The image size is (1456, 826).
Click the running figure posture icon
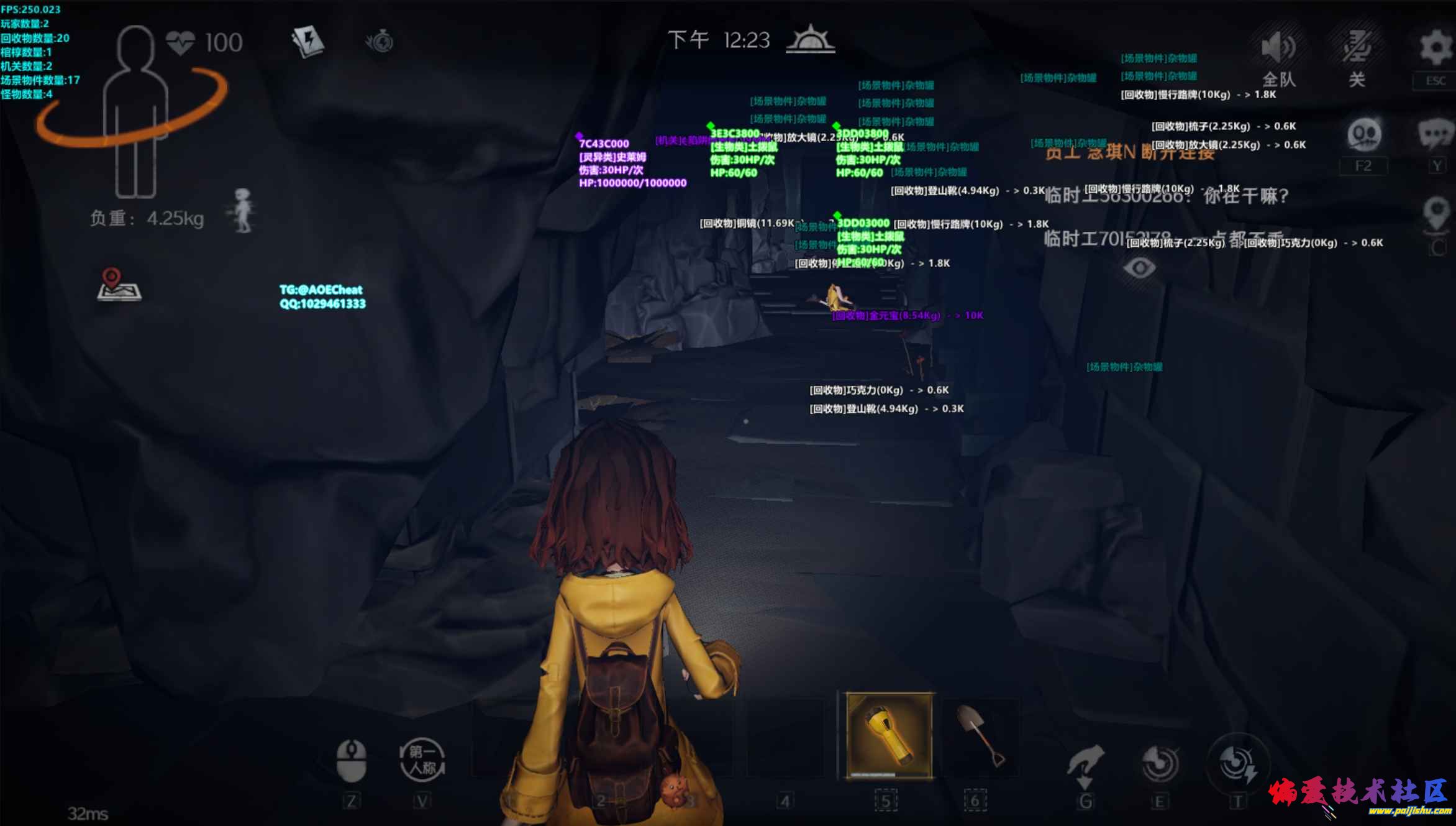tap(243, 211)
